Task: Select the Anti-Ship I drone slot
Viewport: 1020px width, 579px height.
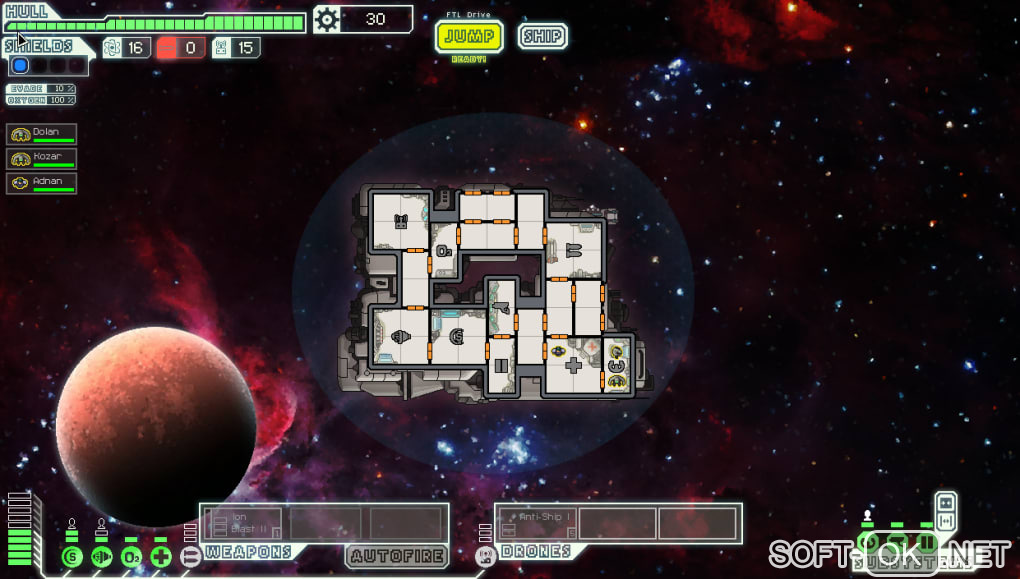Action: (x=537, y=523)
